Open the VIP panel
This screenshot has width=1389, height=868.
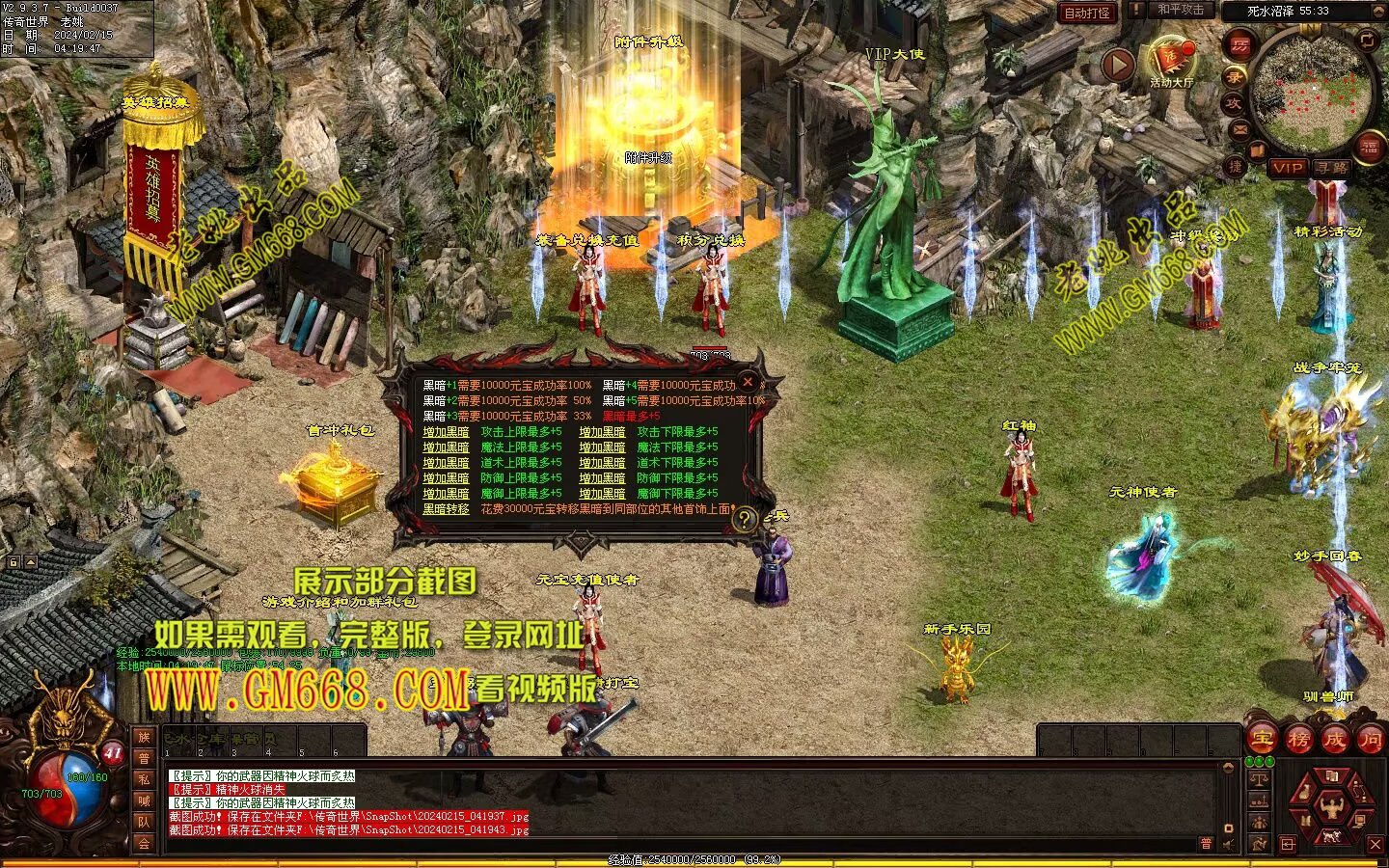(1287, 167)
